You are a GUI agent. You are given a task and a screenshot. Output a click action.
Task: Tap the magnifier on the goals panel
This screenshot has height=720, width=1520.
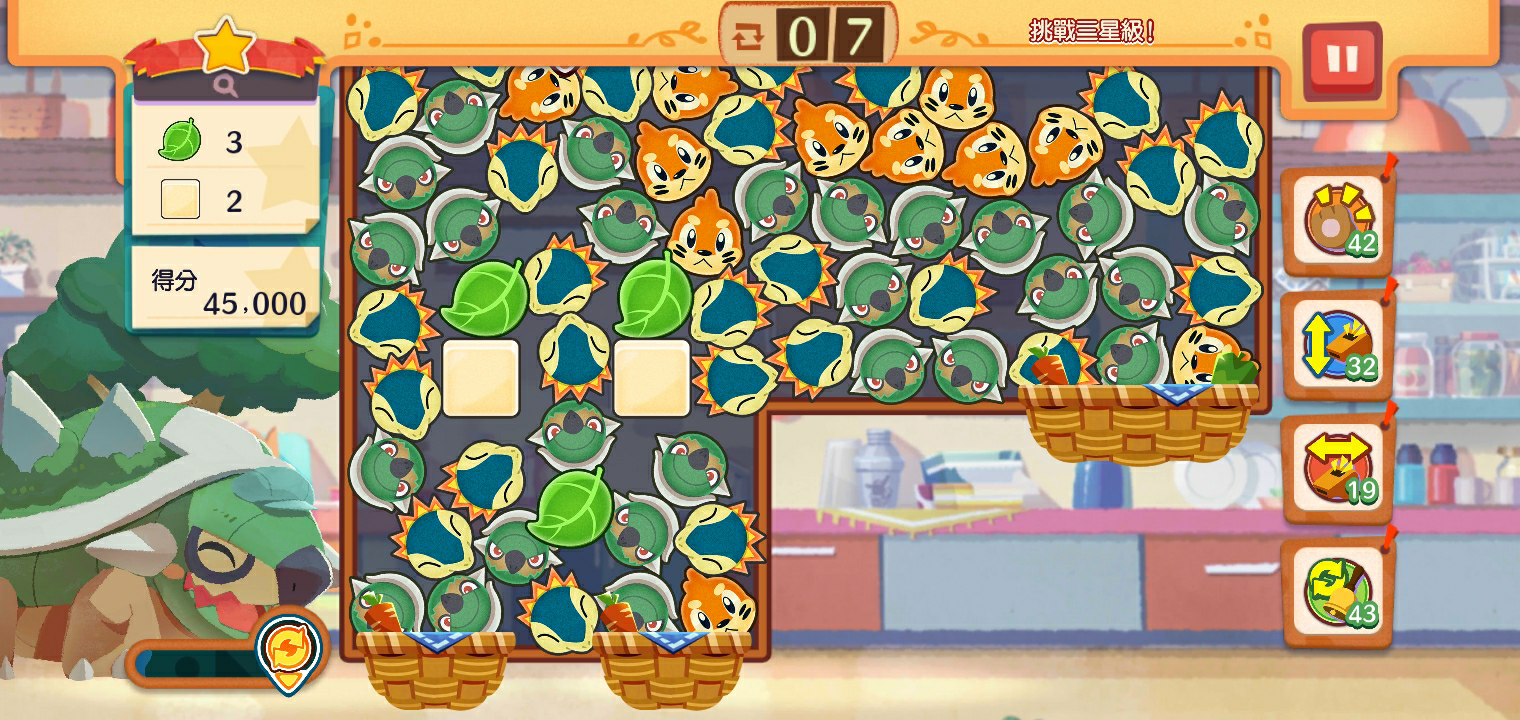click(x=226, y=86)
